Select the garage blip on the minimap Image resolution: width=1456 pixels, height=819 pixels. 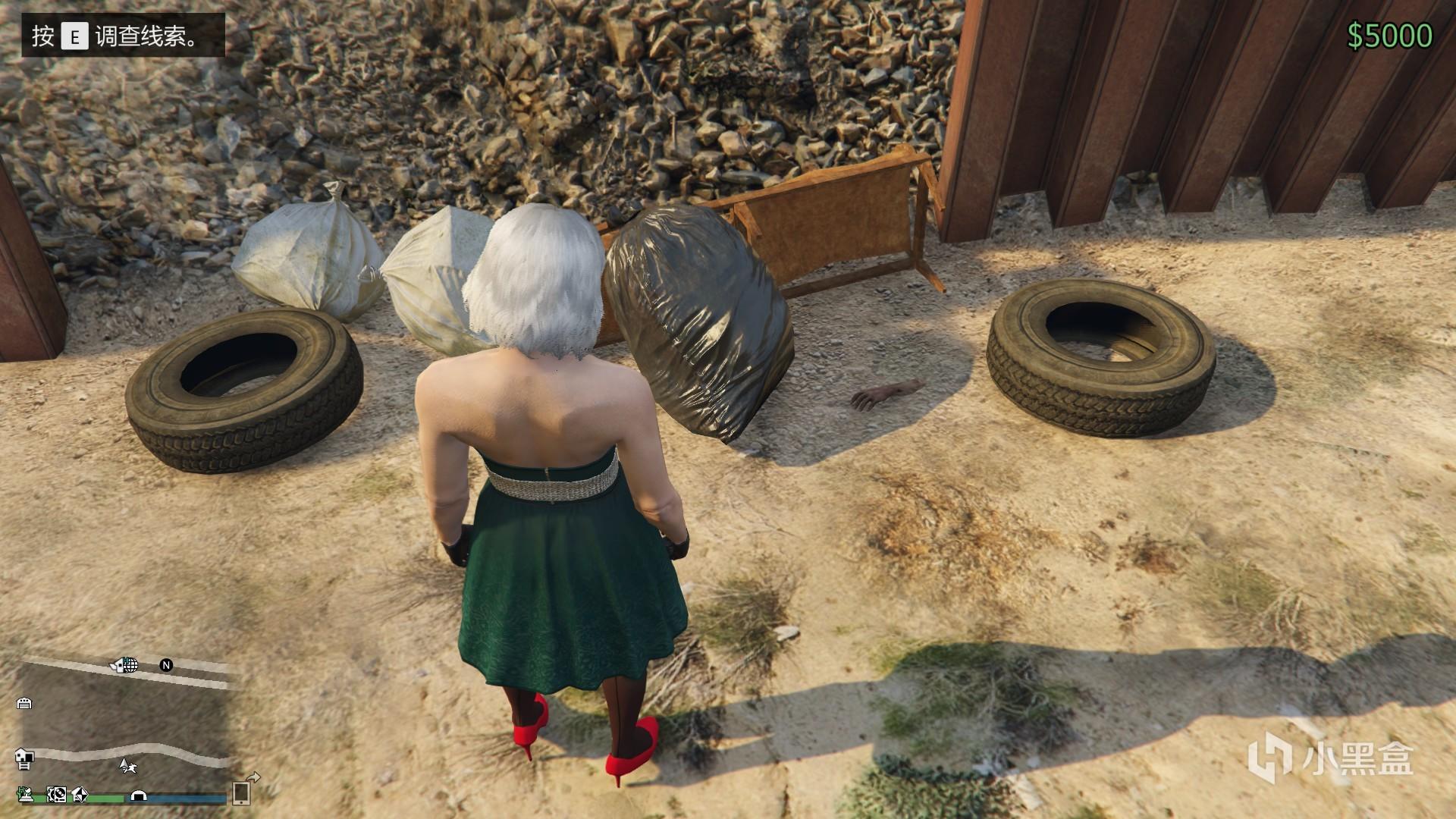24,703
